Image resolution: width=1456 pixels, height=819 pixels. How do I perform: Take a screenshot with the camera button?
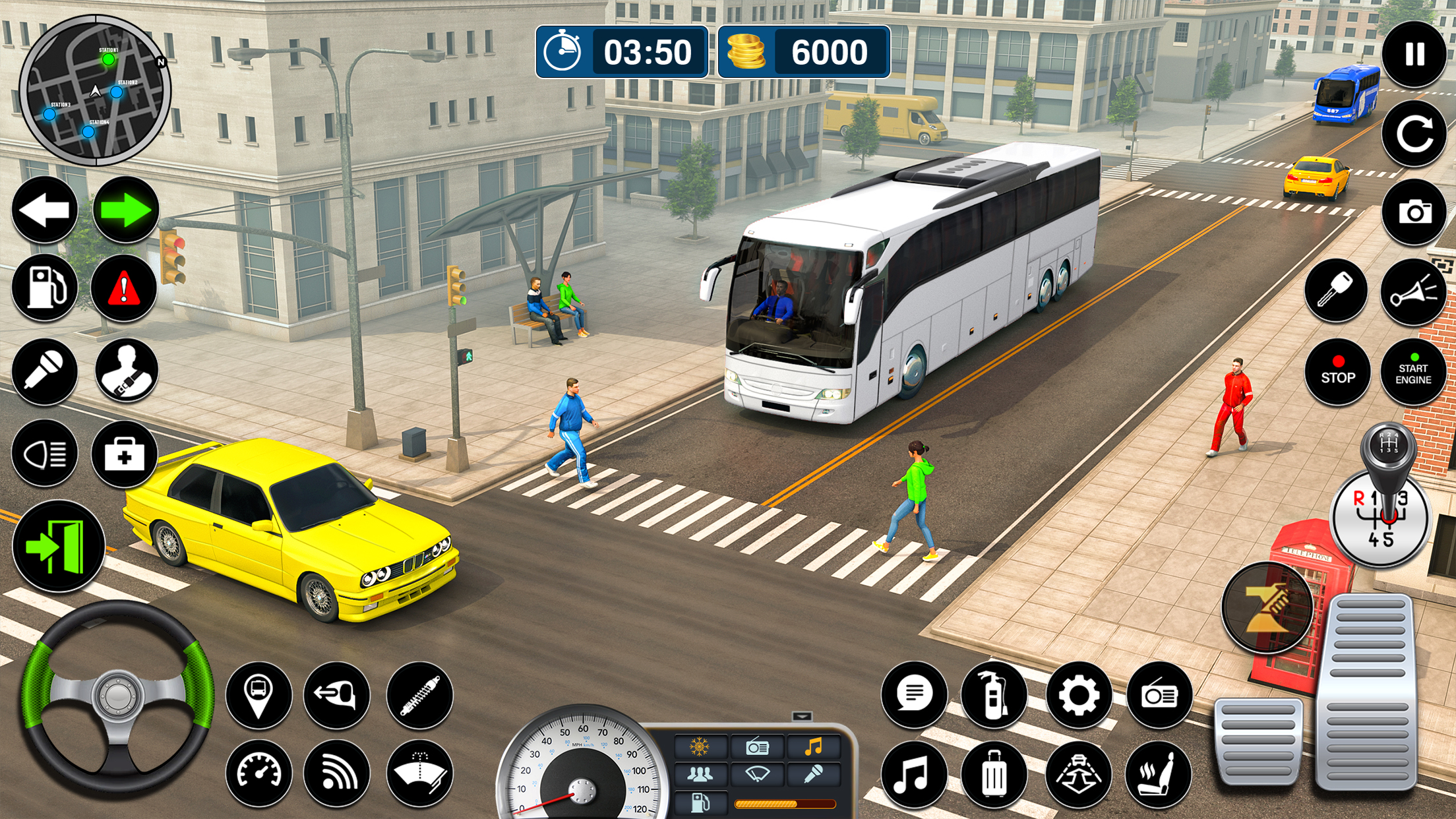click(1413, 212)
